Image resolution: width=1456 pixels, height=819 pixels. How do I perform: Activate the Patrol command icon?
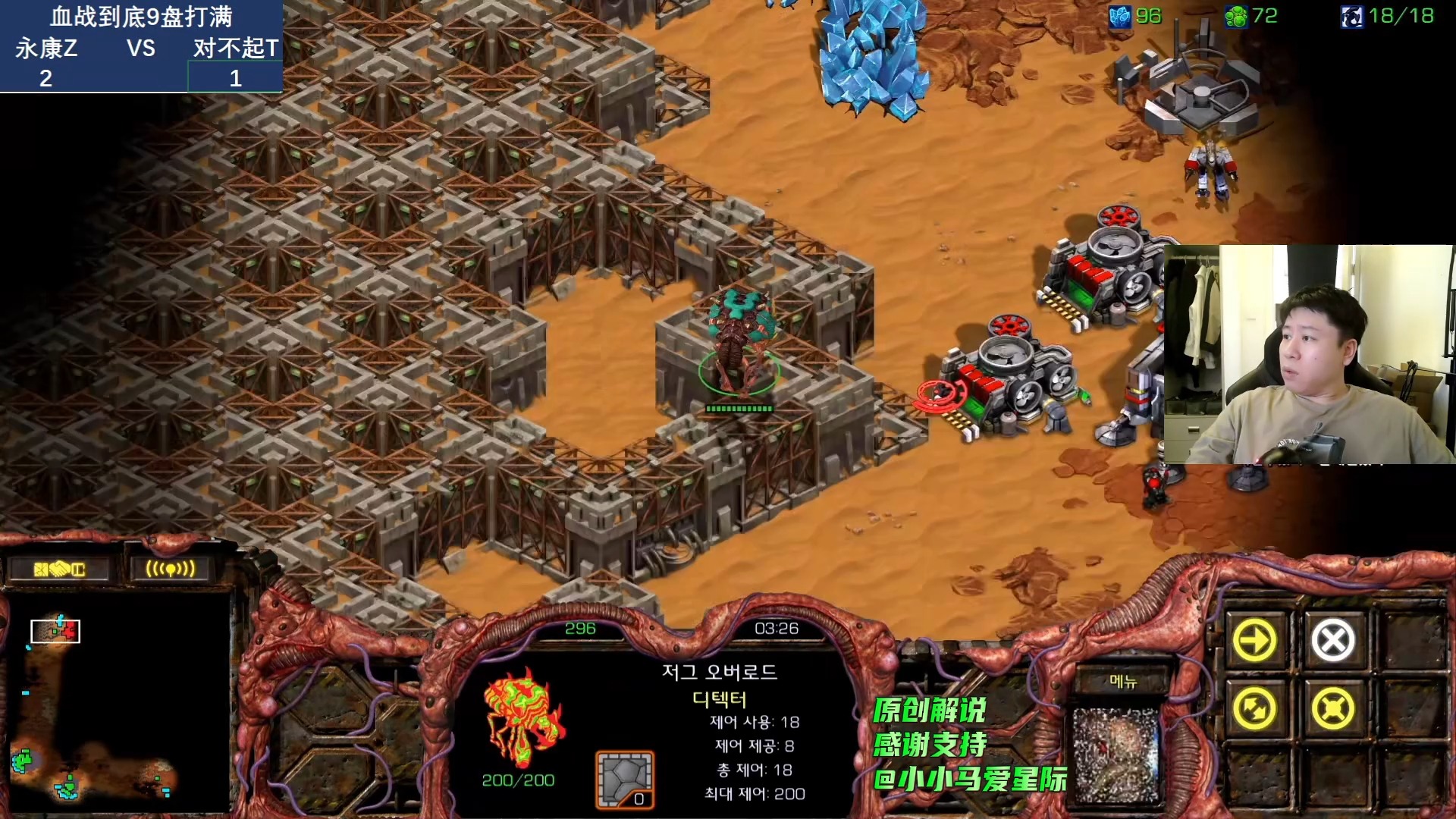click(x=1254, y=709)
